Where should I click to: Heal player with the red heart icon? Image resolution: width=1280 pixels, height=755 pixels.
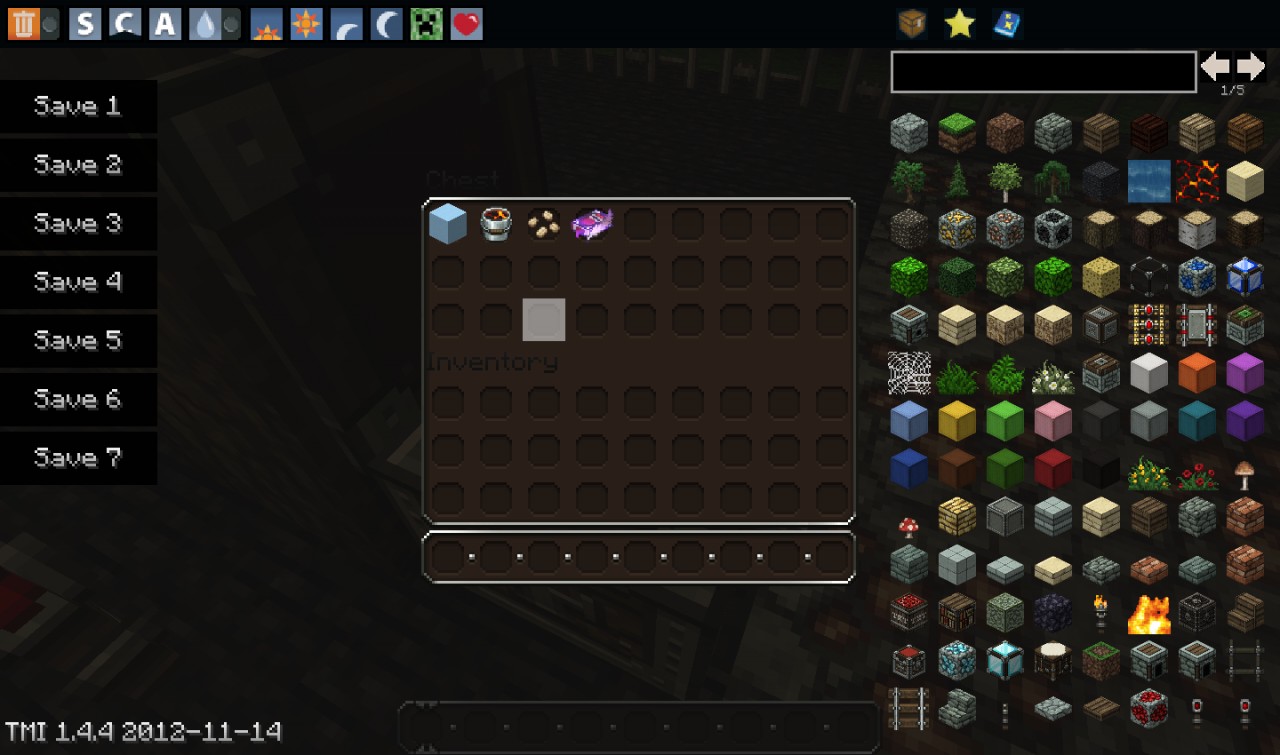point(467,24)
